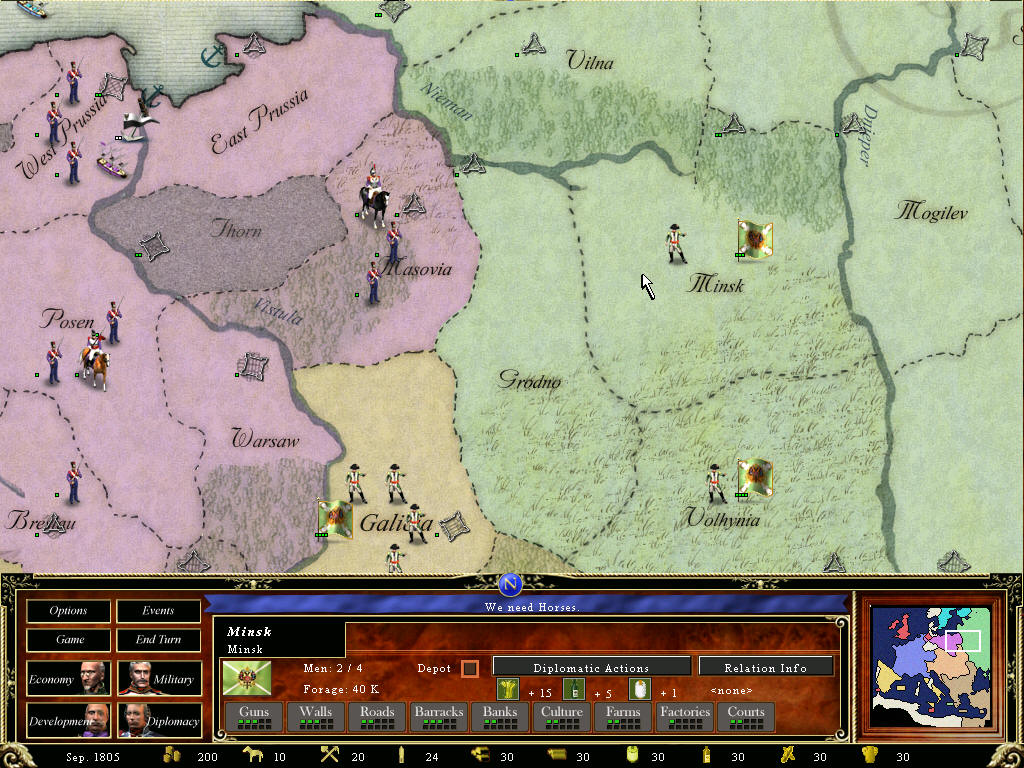Select the Walls development button
The height and width of the screenshot is (768, 1024).
click(316, 716)
